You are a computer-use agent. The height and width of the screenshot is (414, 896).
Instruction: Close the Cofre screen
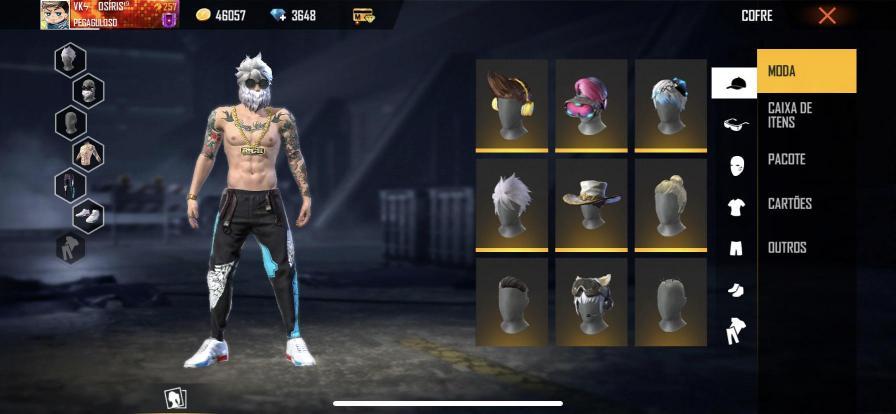[827, 16]
